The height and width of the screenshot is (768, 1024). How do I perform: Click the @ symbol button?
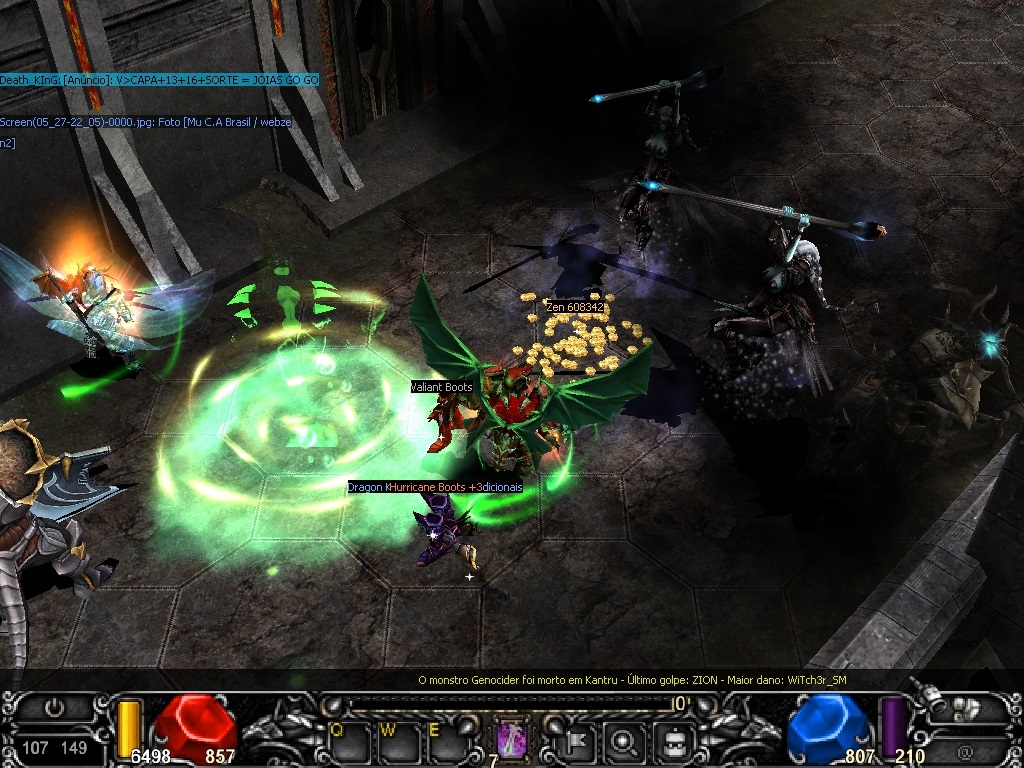964,750
